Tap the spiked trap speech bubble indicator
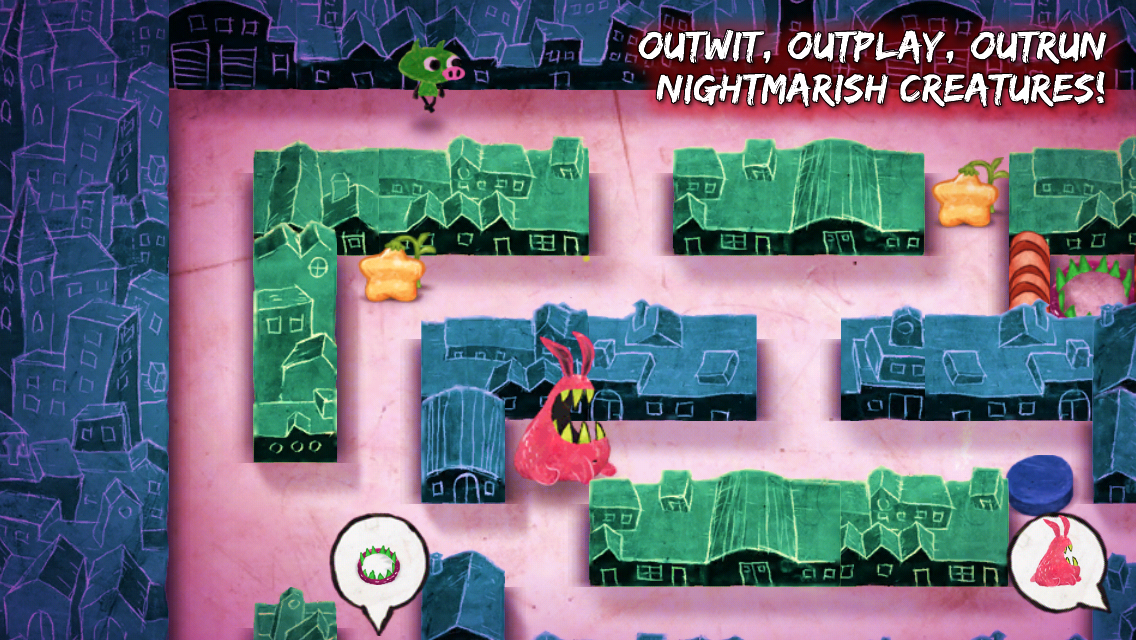 click(x=377, y=564)
